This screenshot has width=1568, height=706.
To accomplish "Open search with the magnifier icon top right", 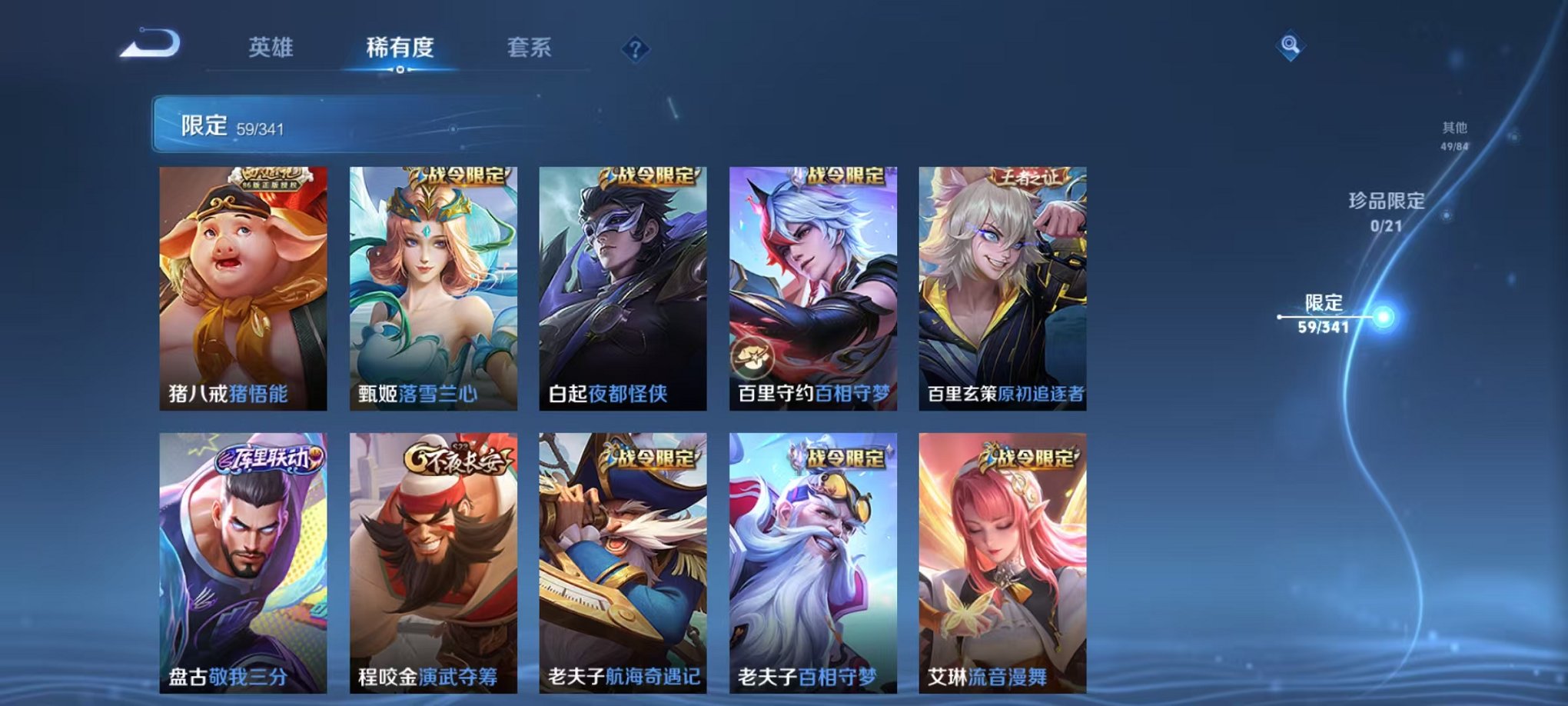I will click(x=1290, y=46).
